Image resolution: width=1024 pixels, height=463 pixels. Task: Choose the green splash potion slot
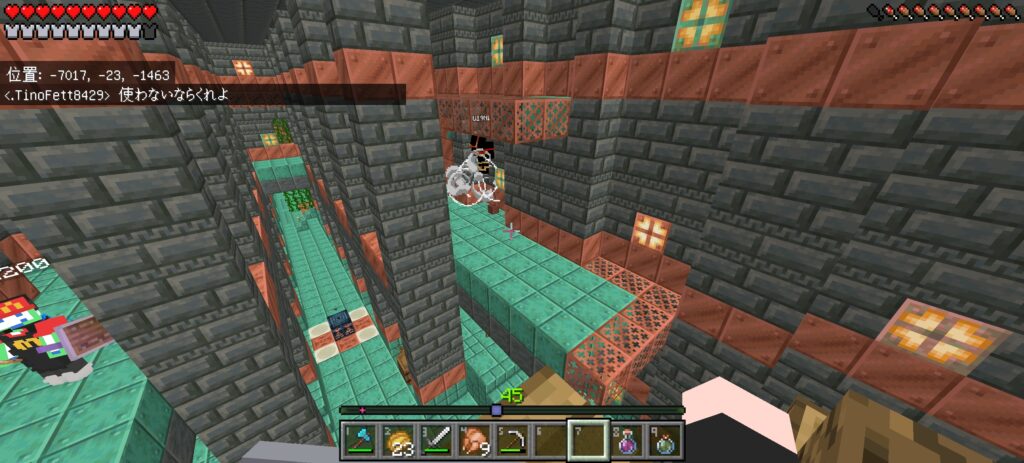663,440
